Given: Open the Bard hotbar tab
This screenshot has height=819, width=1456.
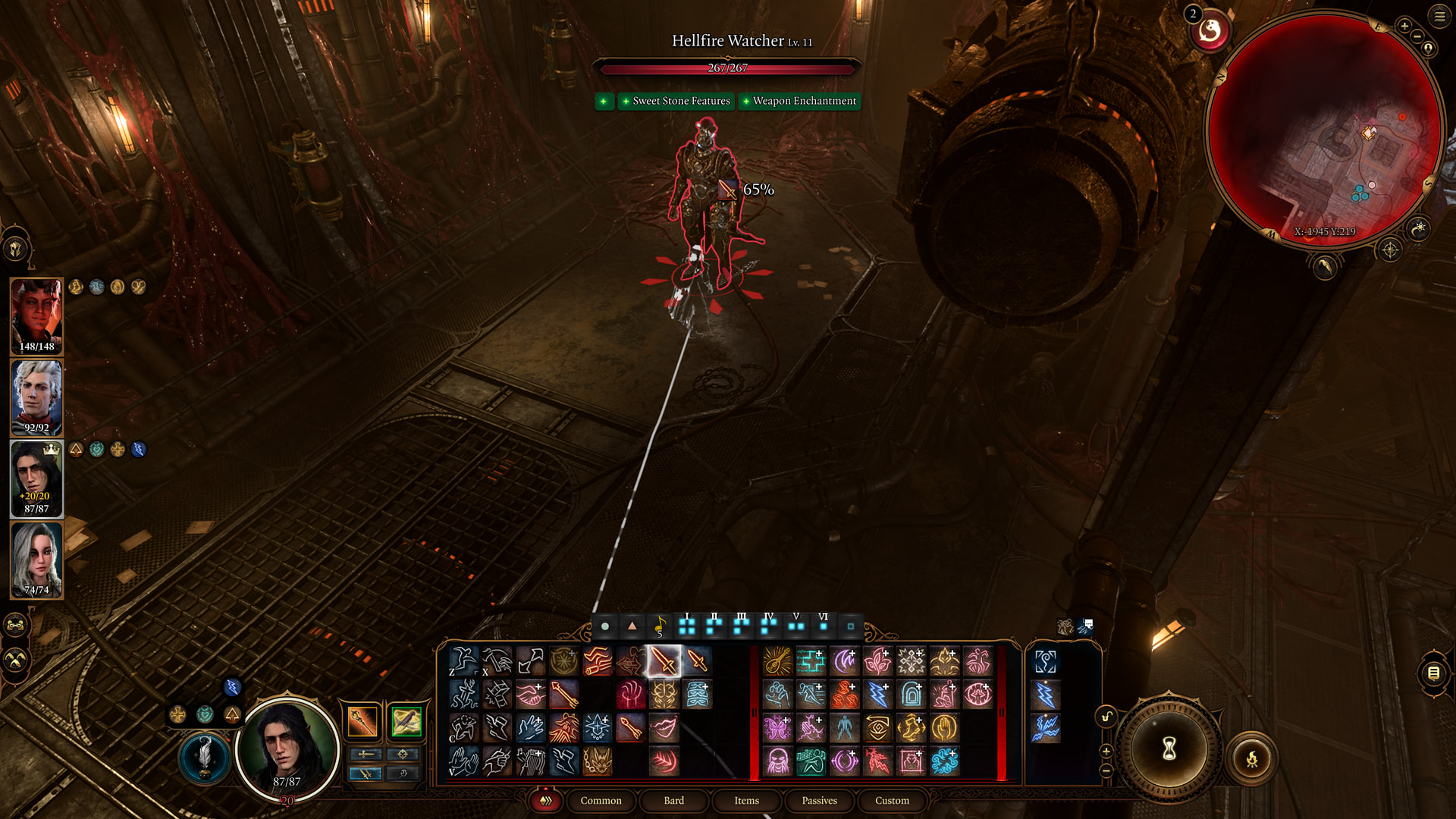Looking at the screenshot, I should 673,801.
